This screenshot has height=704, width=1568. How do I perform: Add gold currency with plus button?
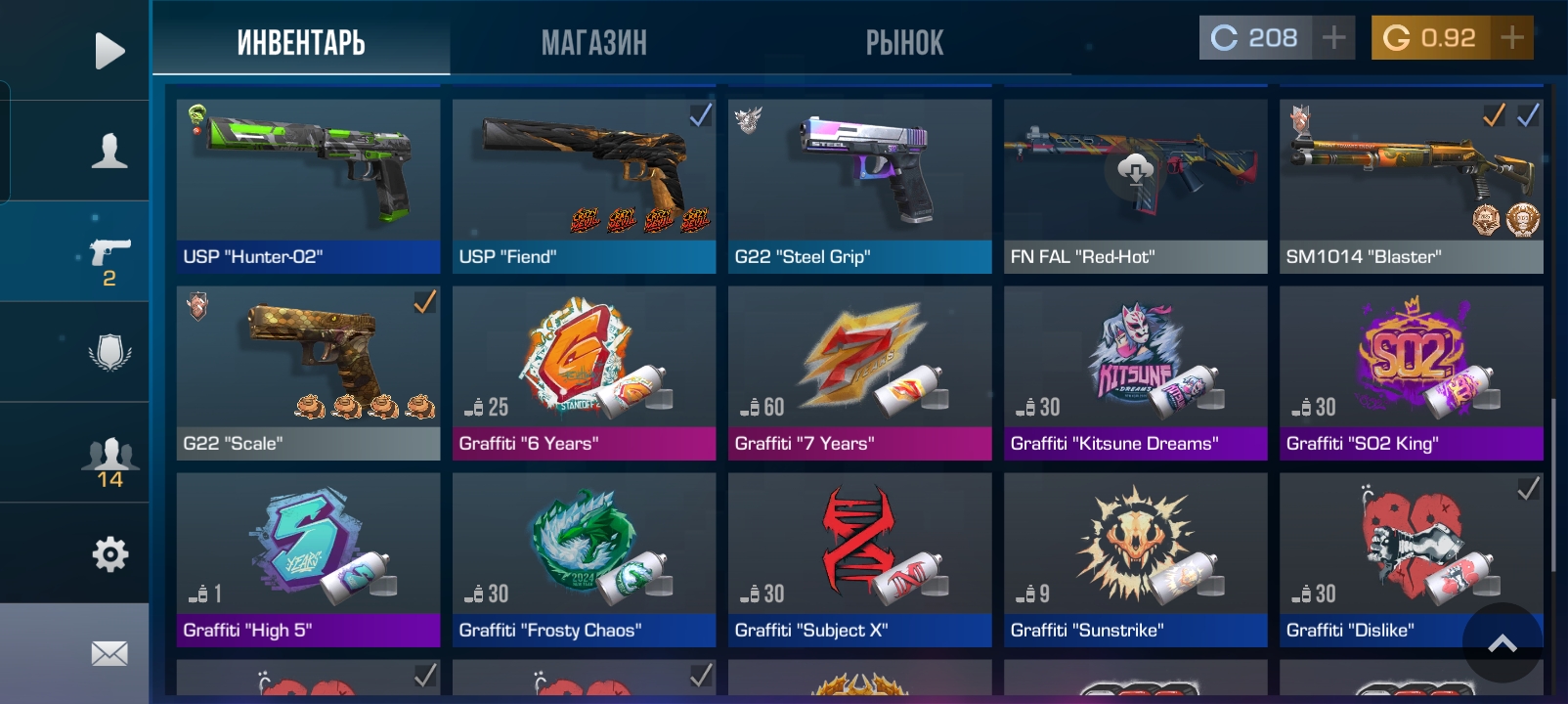[x=1511, y=38]
